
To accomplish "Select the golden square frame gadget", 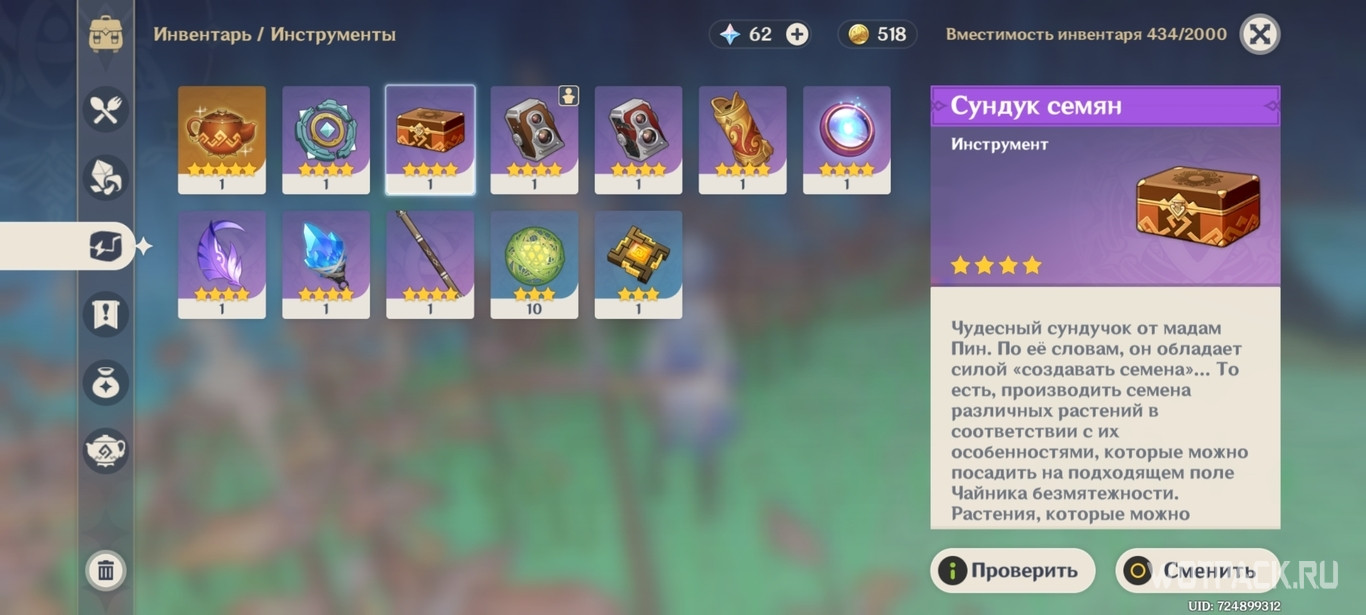I will point(638,264).
